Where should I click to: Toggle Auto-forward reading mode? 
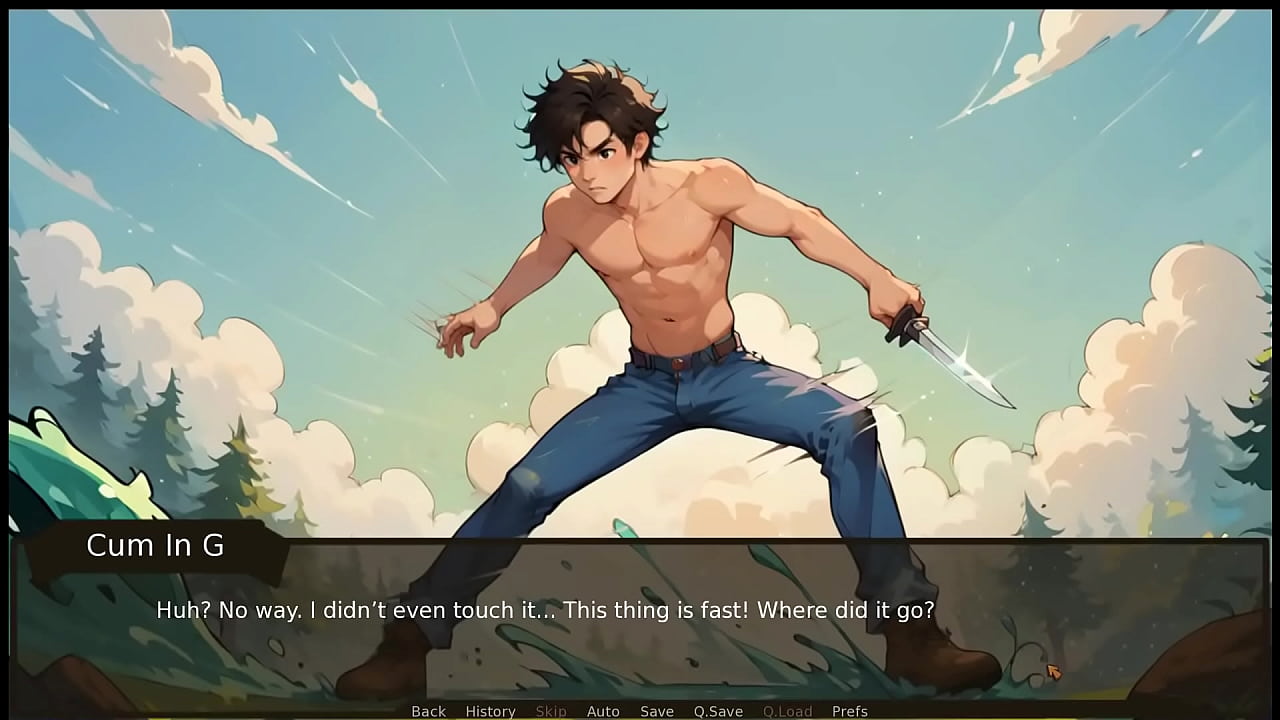click(603, 711)
